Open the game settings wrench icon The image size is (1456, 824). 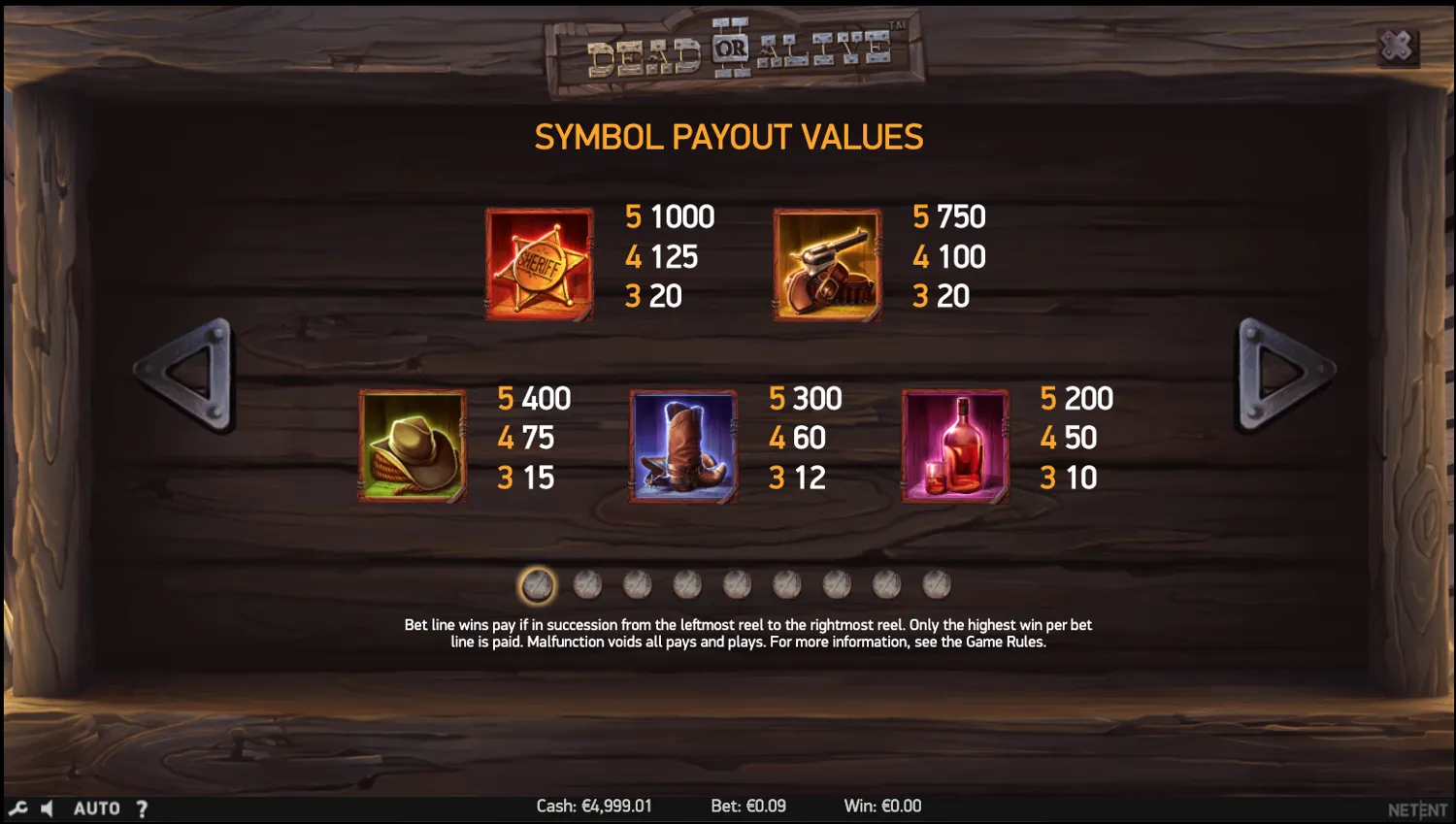pos(17,807)
